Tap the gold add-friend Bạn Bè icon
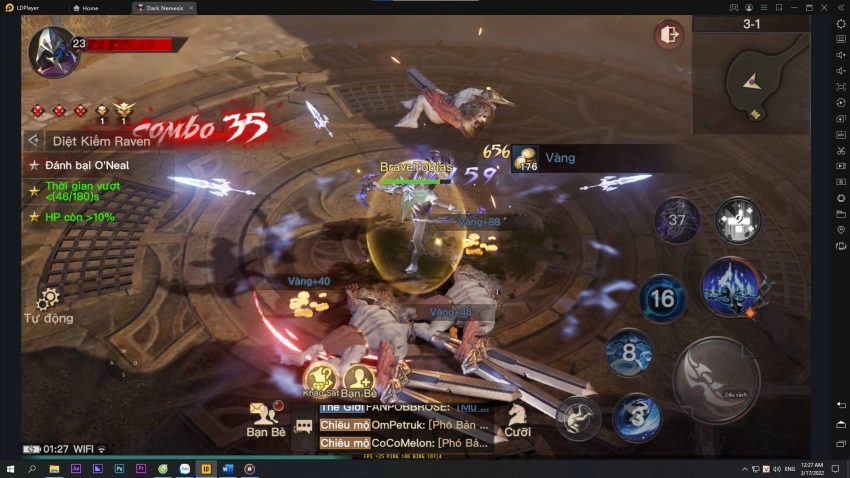850x478 pixels. [x=358, y=379]
